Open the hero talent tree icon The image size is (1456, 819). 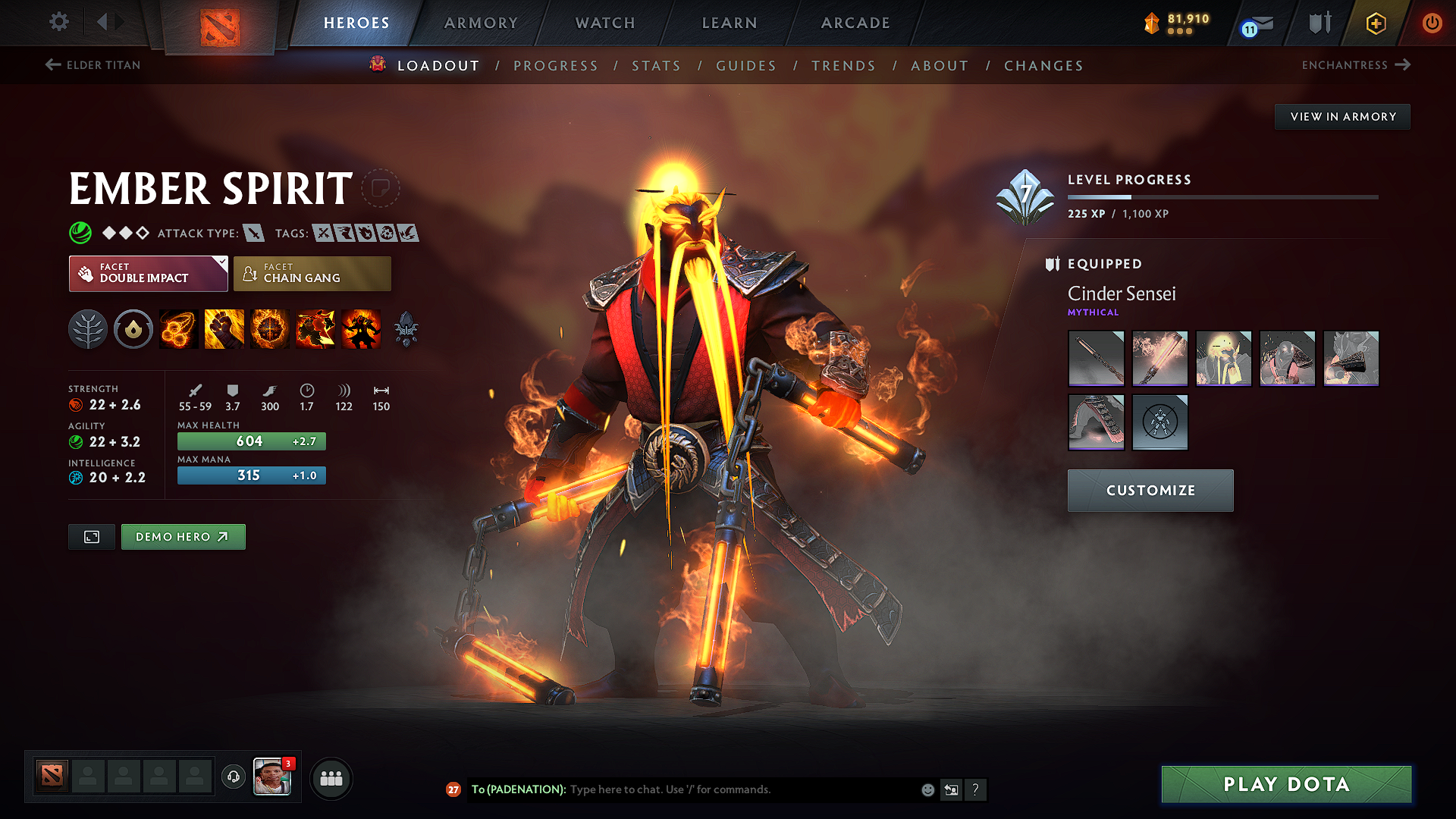(x=88, y=329)
